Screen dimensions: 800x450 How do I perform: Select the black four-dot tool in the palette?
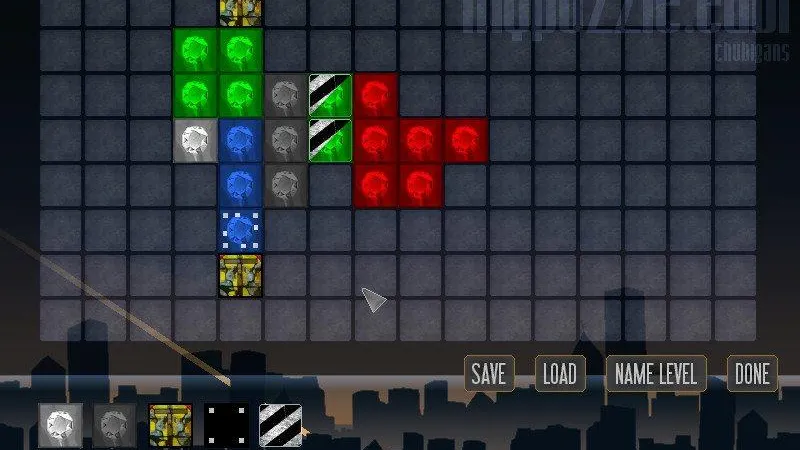[226, 425]
